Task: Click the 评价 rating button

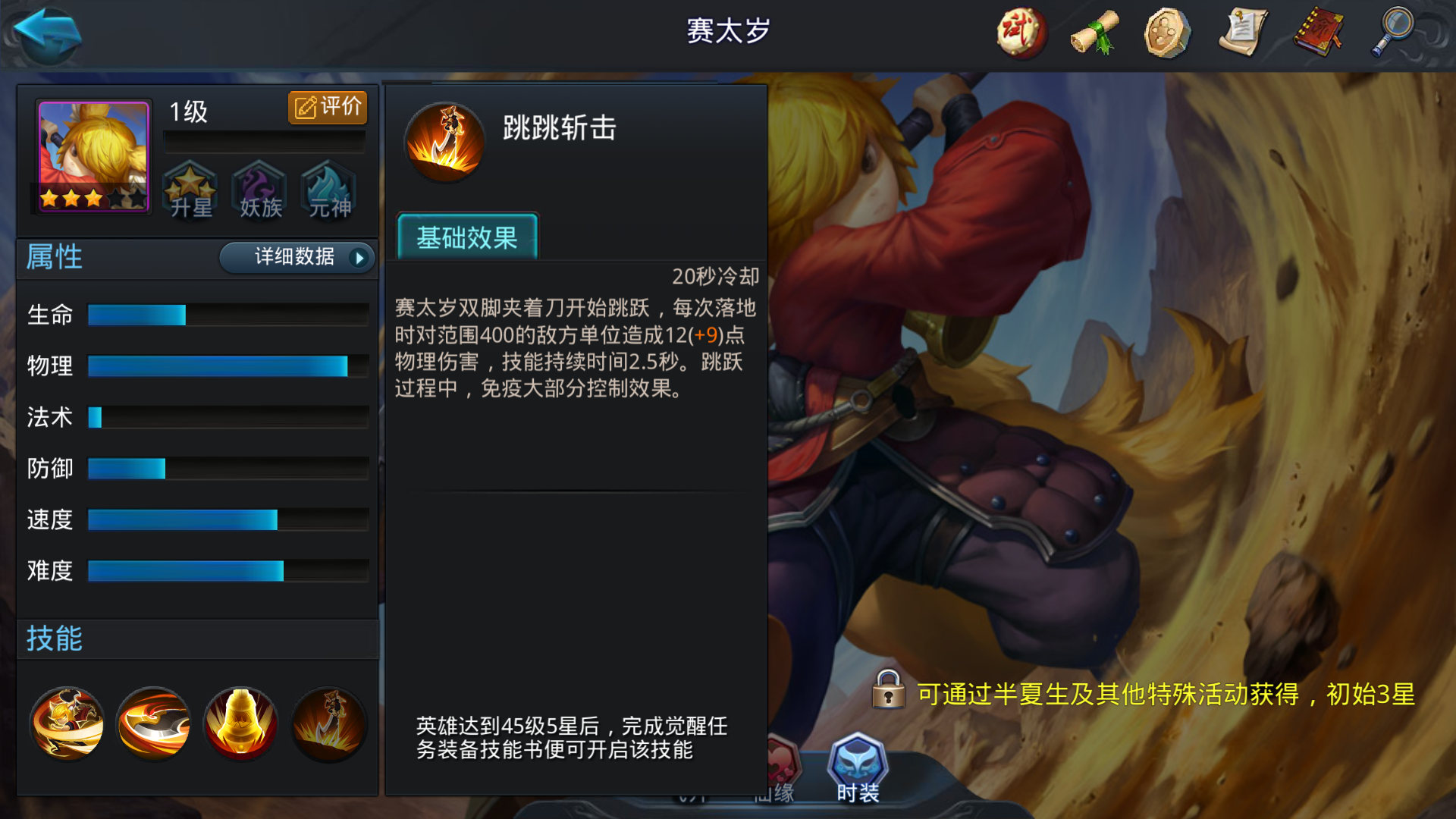Action: (326, 107)
